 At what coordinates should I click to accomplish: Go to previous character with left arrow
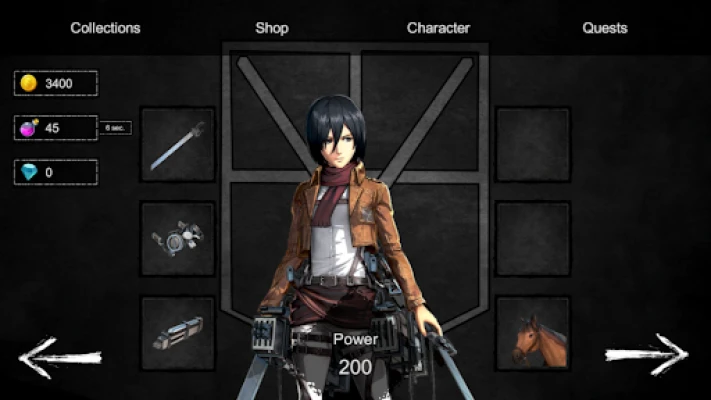point(60,355)
